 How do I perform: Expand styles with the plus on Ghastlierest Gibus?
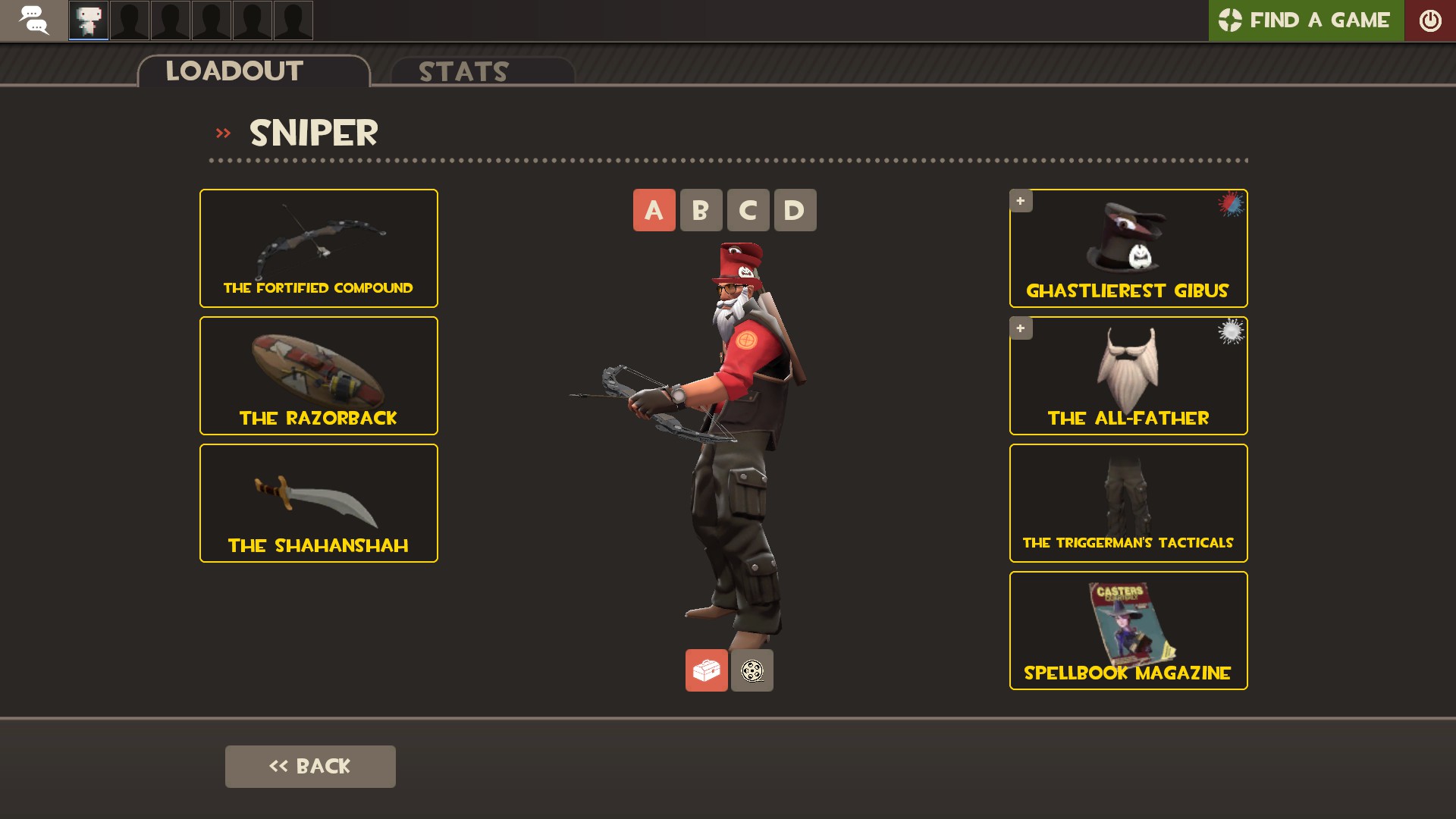pos(1021,200)
